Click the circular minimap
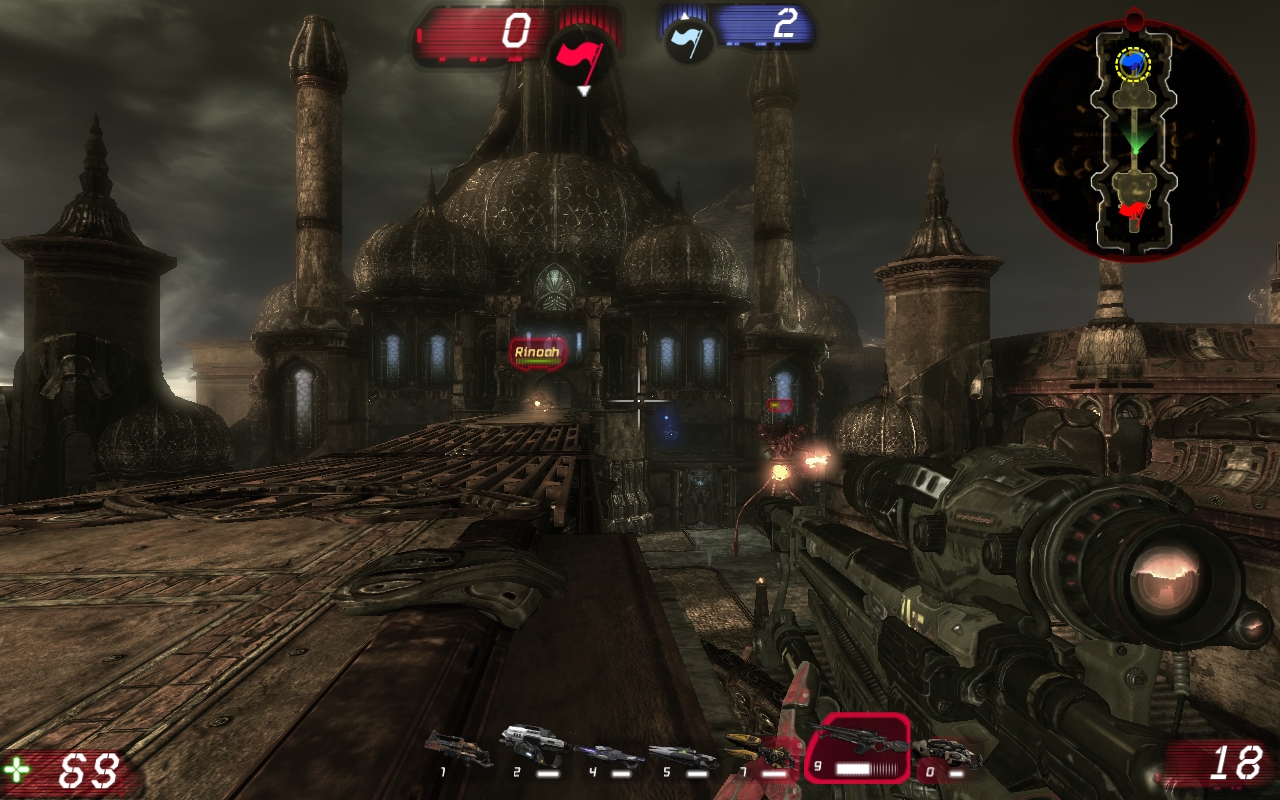The image size is (1280, 800). pyautogui.click(x=1134, y=140)
